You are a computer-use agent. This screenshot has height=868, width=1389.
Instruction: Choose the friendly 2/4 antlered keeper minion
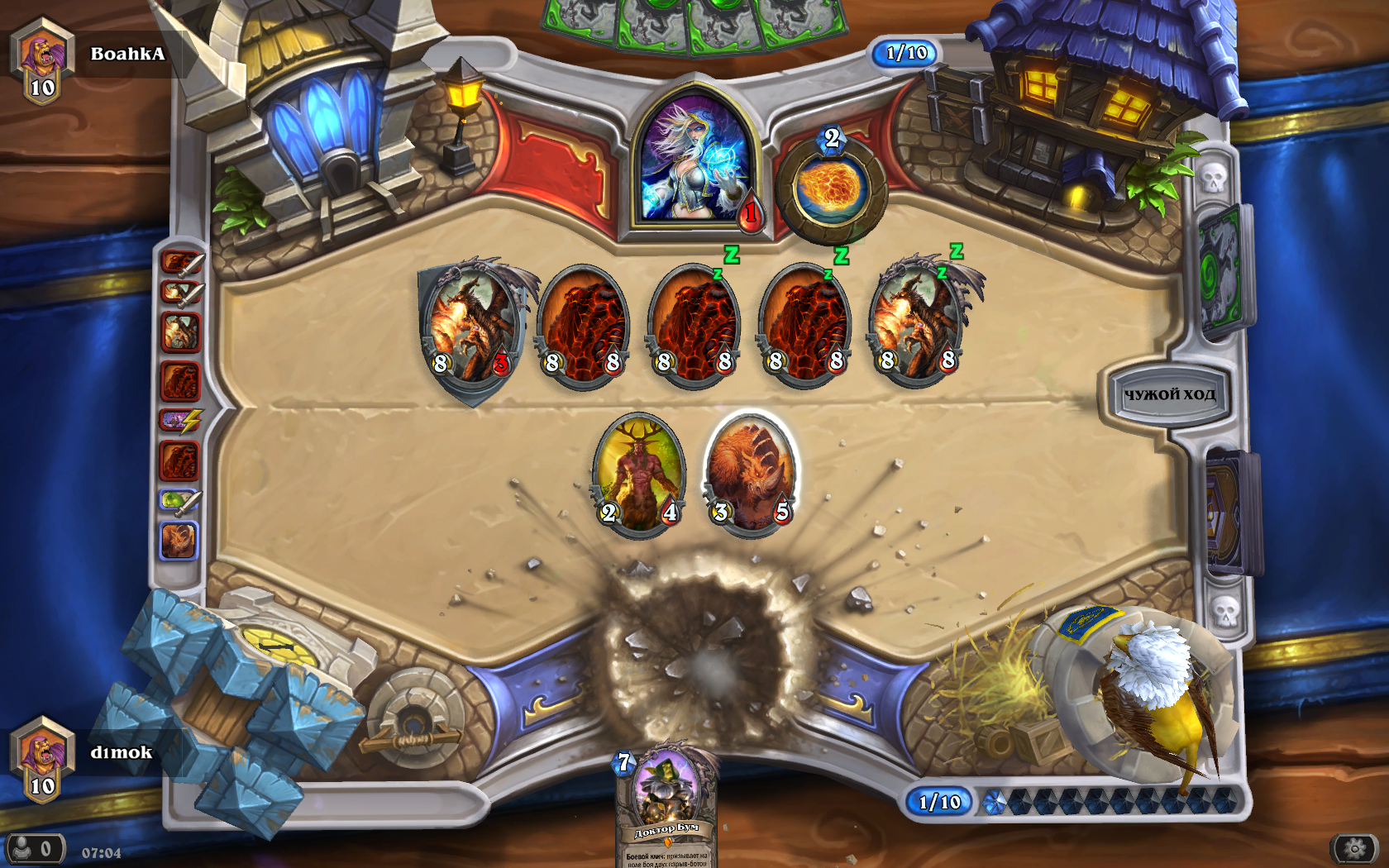[x=638, y=475]
